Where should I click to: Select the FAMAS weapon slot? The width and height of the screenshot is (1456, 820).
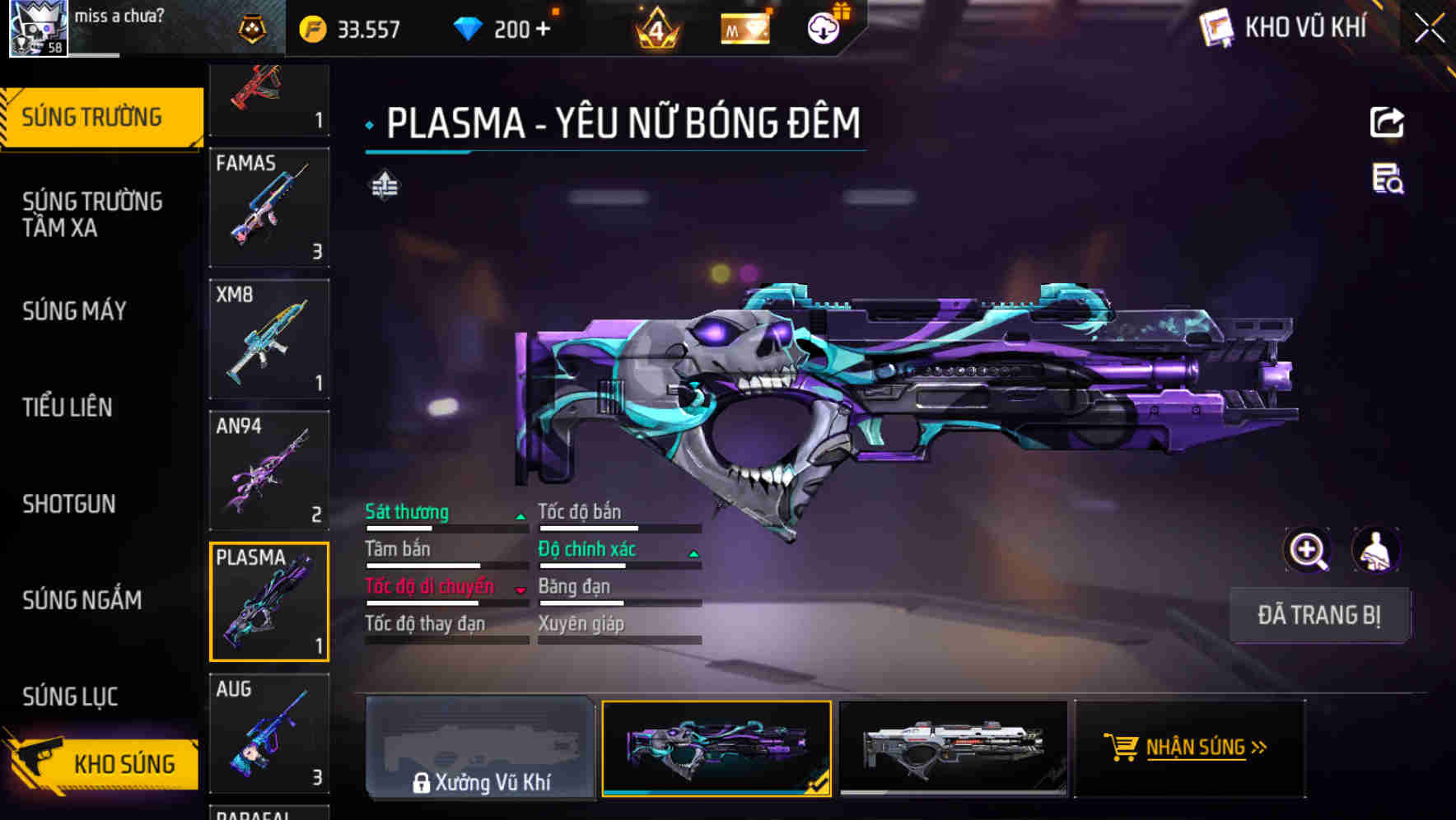(269, 207)
